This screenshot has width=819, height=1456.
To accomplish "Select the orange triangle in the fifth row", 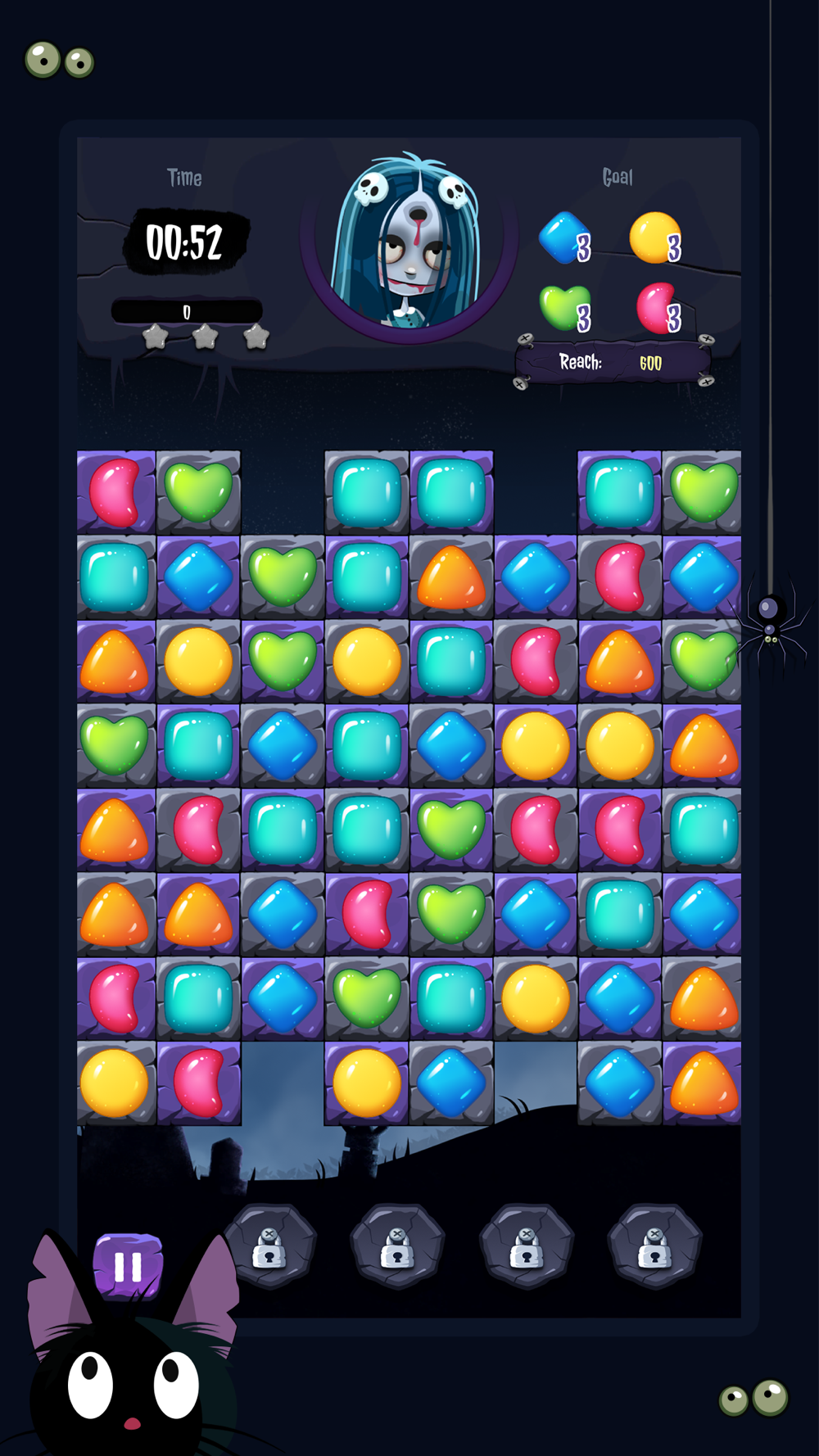I will point(115,830).
